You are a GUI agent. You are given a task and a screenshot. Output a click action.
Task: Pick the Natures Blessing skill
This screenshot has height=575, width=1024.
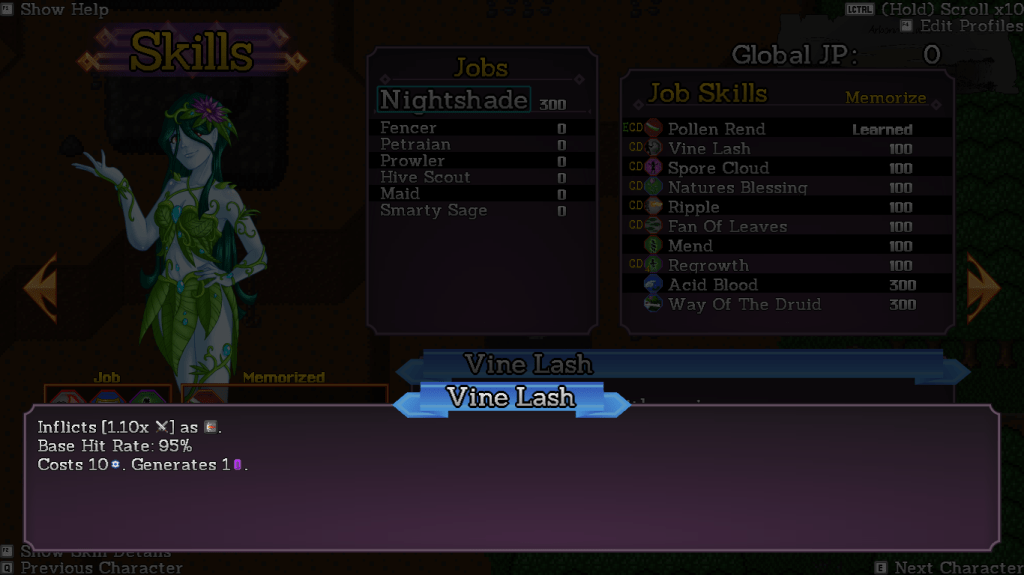coord(737,187)
